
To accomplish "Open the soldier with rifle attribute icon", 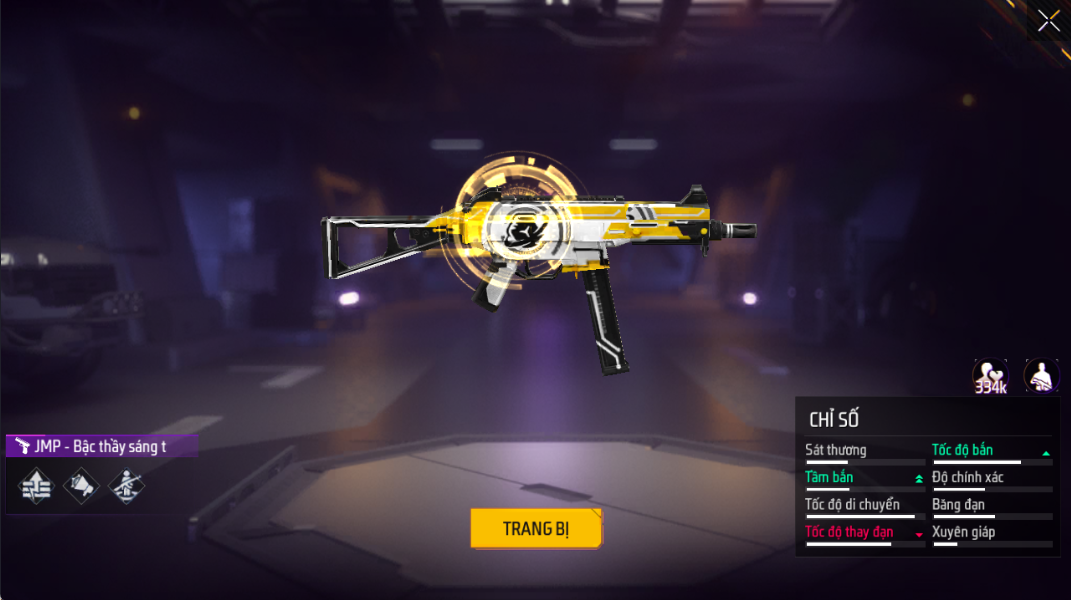I will coord(126,486).
